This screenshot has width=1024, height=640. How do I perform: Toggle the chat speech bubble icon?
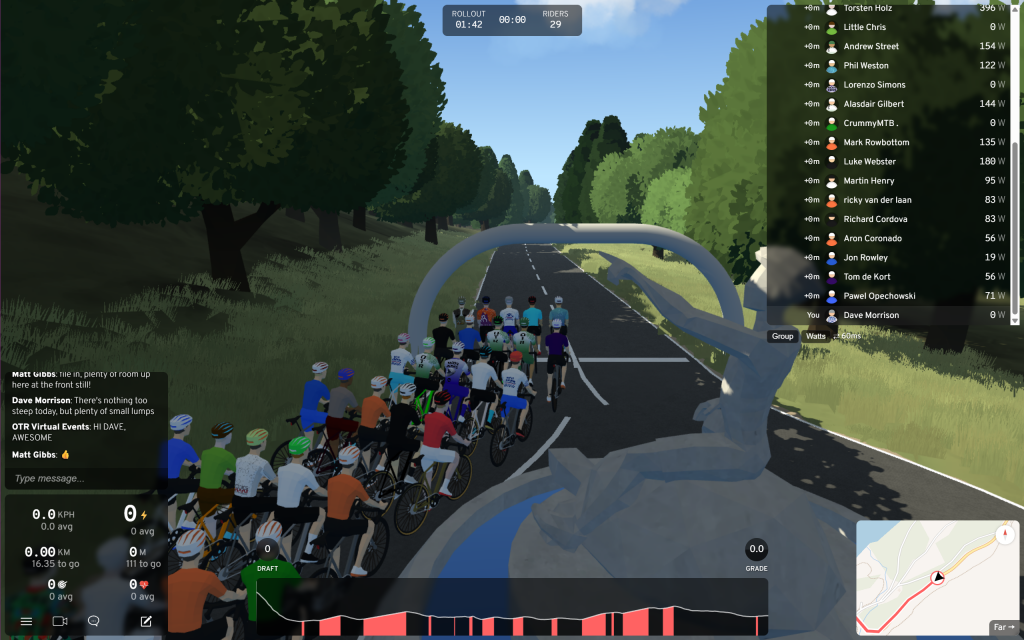(x=94, y=621)
